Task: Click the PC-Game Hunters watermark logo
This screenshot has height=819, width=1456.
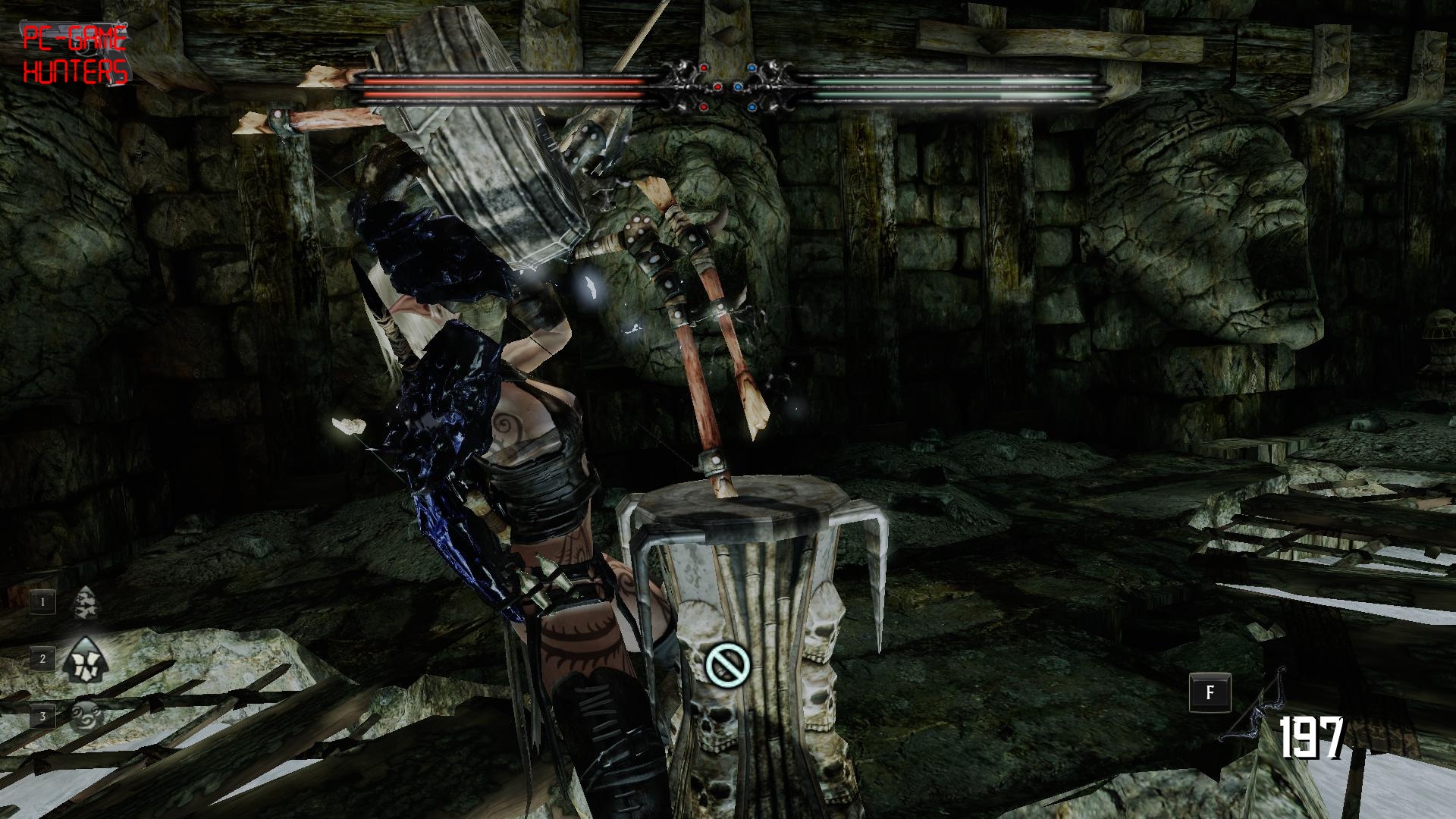Action: (x=74, y=54)
